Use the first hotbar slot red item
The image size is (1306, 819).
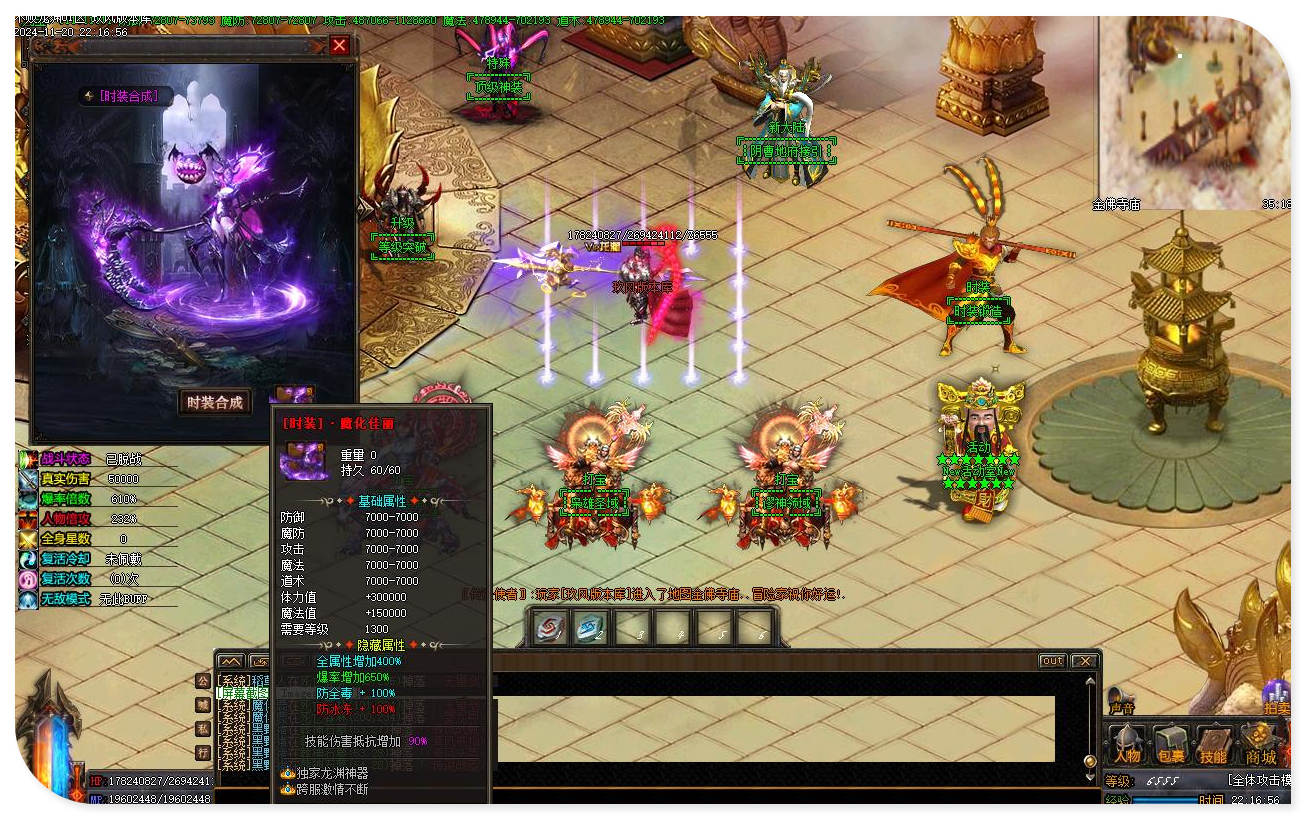click(549, 628)
